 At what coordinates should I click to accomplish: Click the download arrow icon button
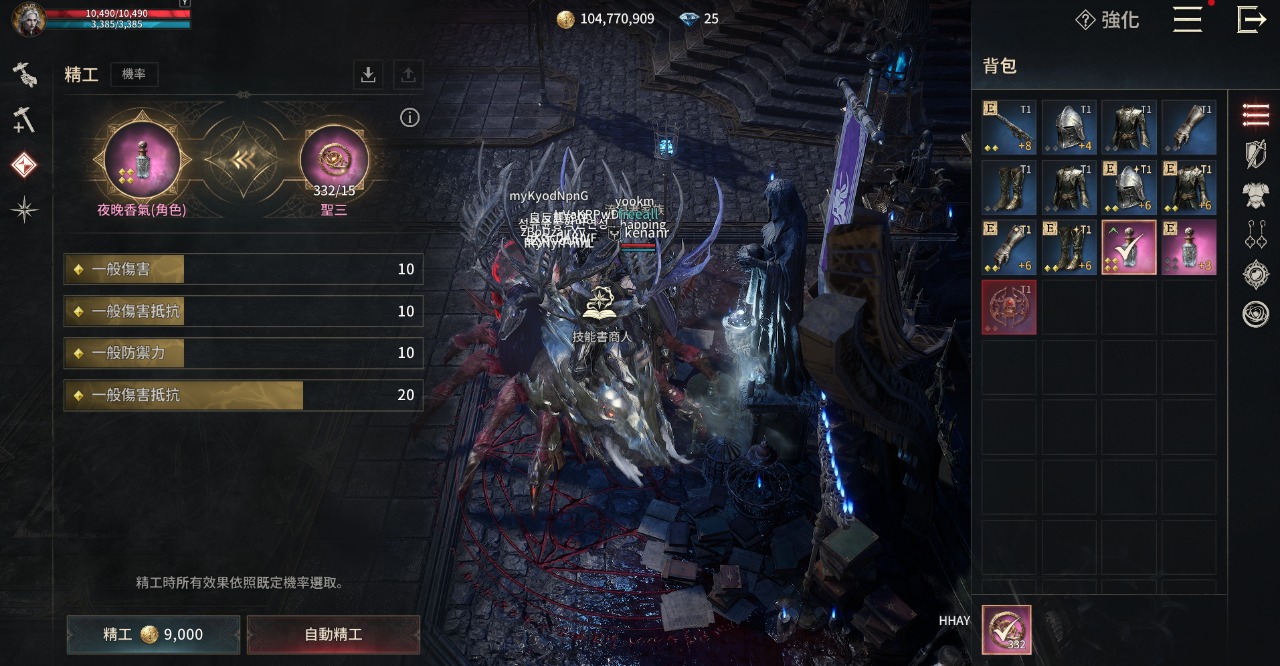pos(368,74)
